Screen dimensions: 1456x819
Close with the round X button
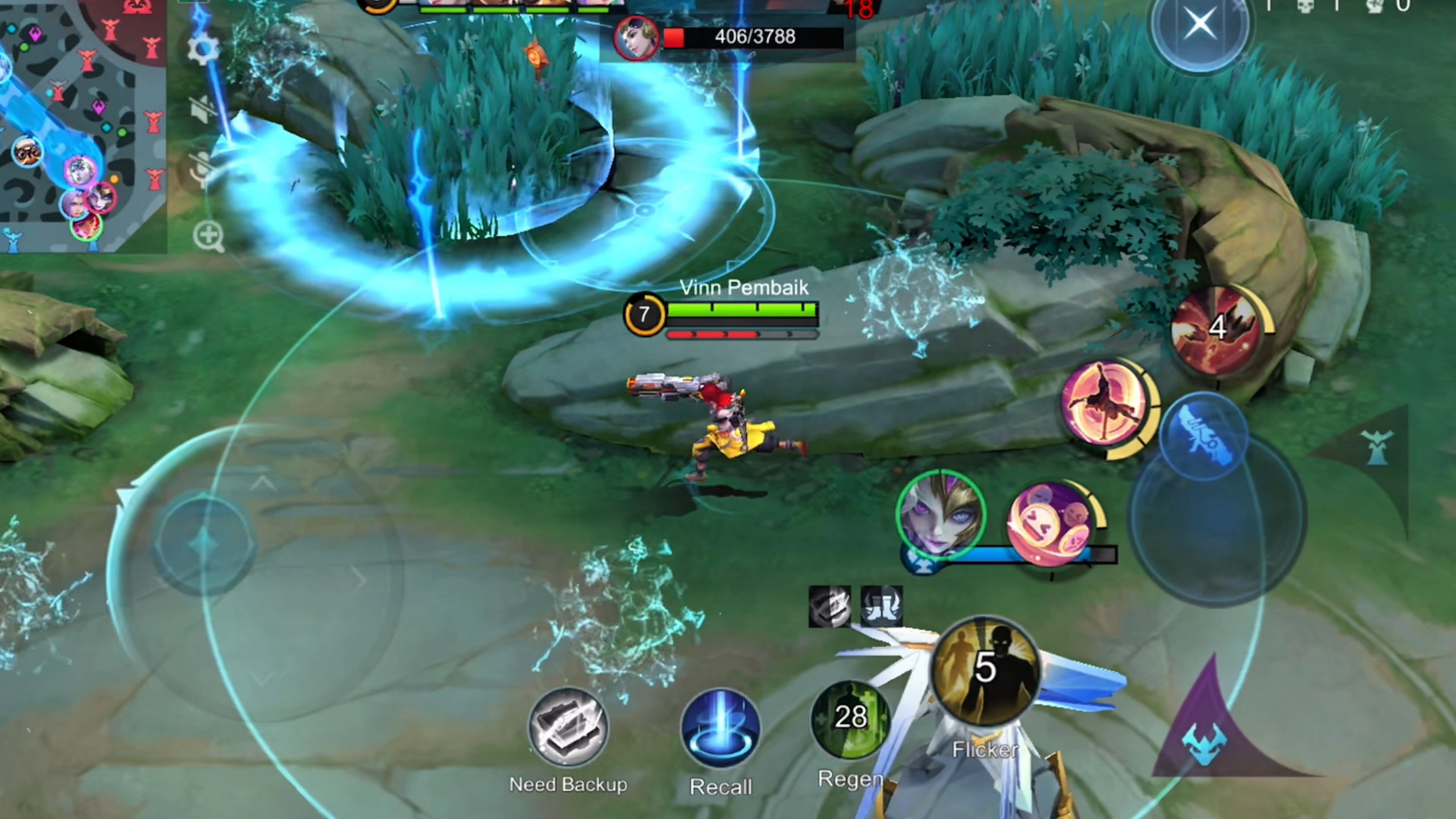(x=1199, y=25)
